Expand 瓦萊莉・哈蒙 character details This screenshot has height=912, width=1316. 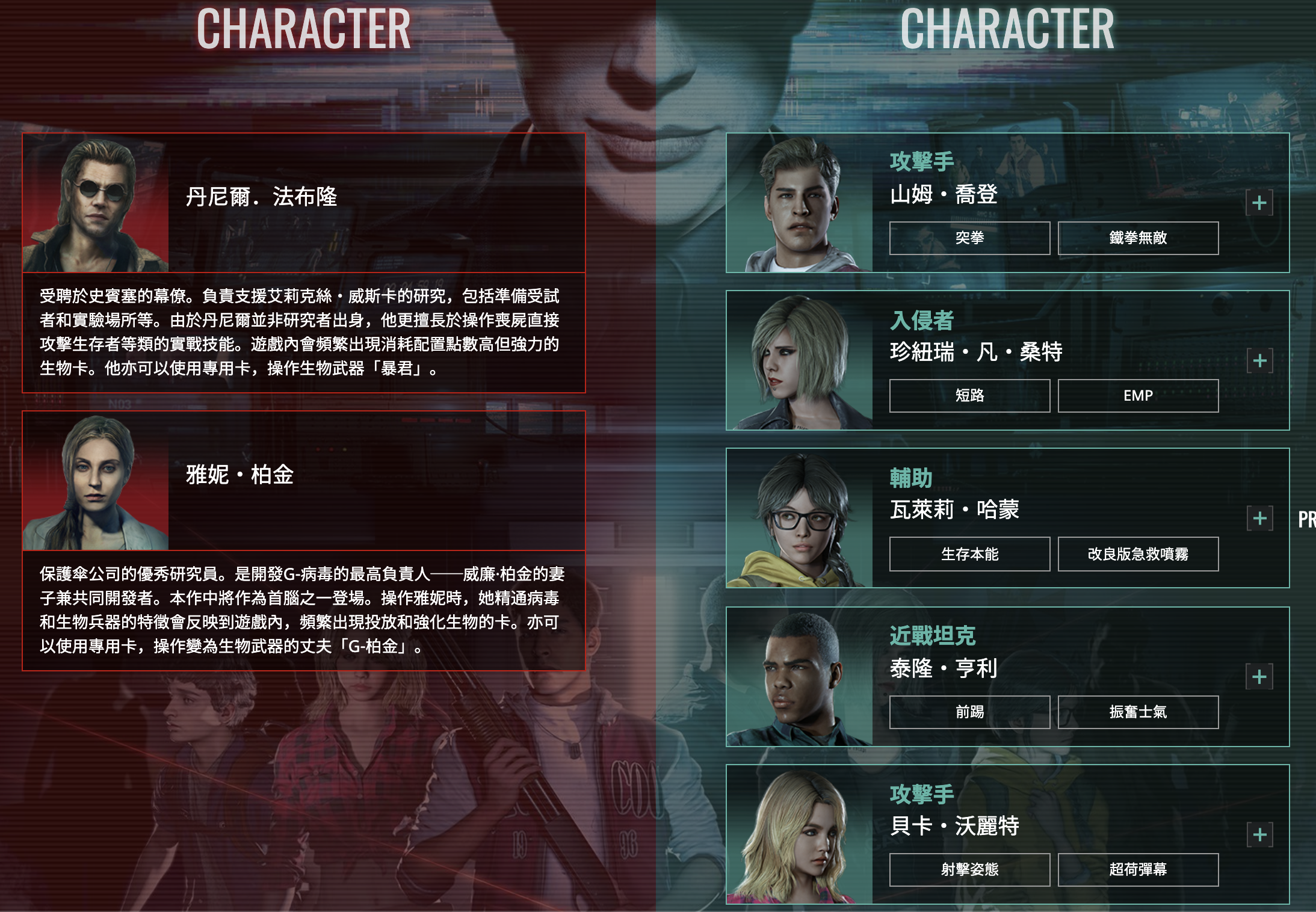pyautogui.click(x=1259, y=518)
